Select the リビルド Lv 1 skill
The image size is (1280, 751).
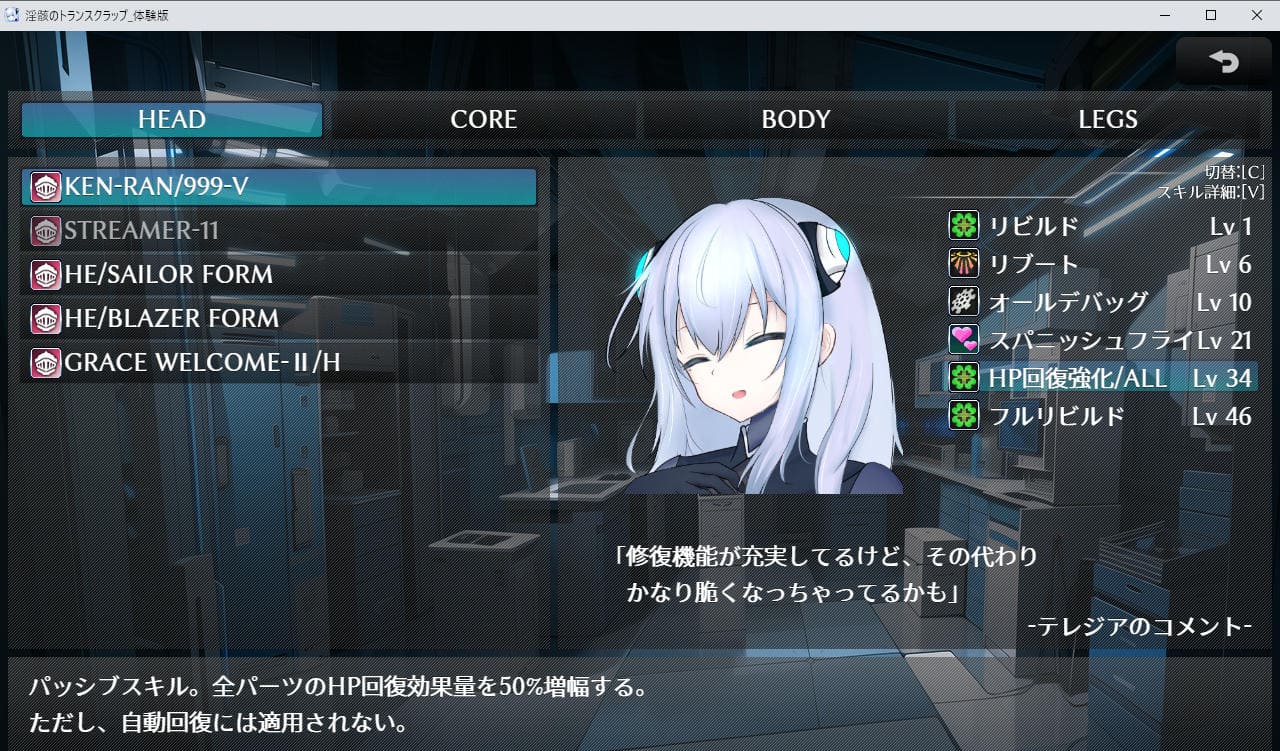point(1100,226)
